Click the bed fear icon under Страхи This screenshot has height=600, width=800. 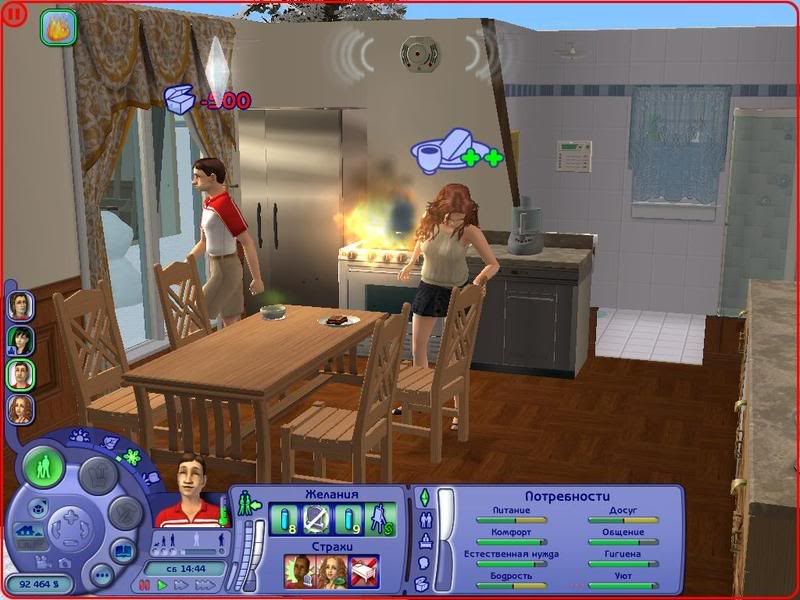click(362, 571)
